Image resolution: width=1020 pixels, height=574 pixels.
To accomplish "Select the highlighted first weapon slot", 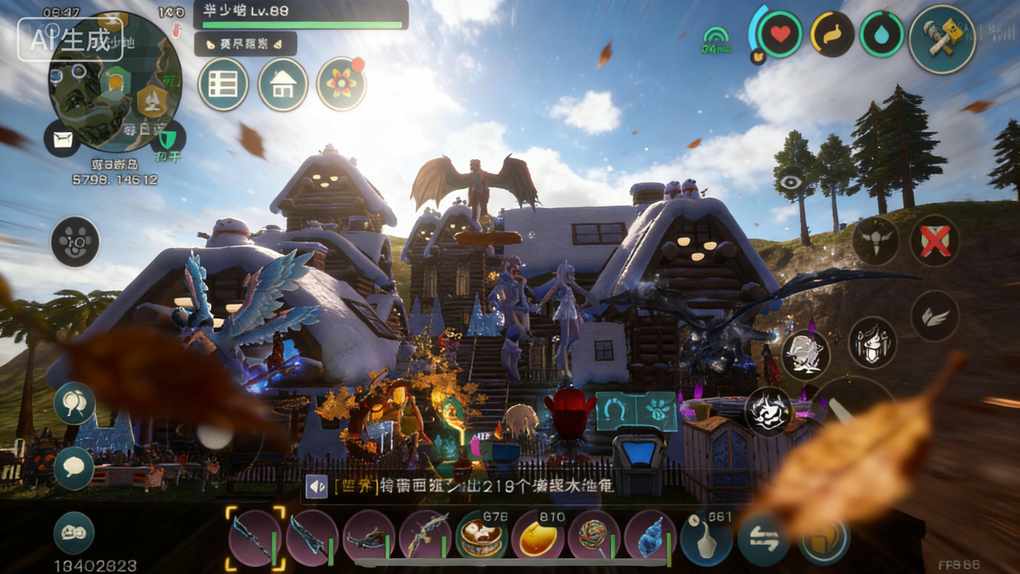I will coord(254,537).
